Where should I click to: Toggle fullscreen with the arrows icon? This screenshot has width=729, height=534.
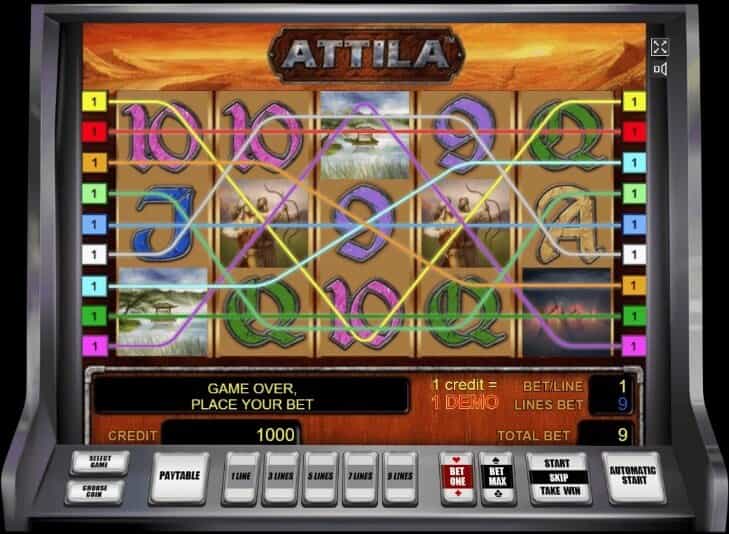click(x=660, y=47)
